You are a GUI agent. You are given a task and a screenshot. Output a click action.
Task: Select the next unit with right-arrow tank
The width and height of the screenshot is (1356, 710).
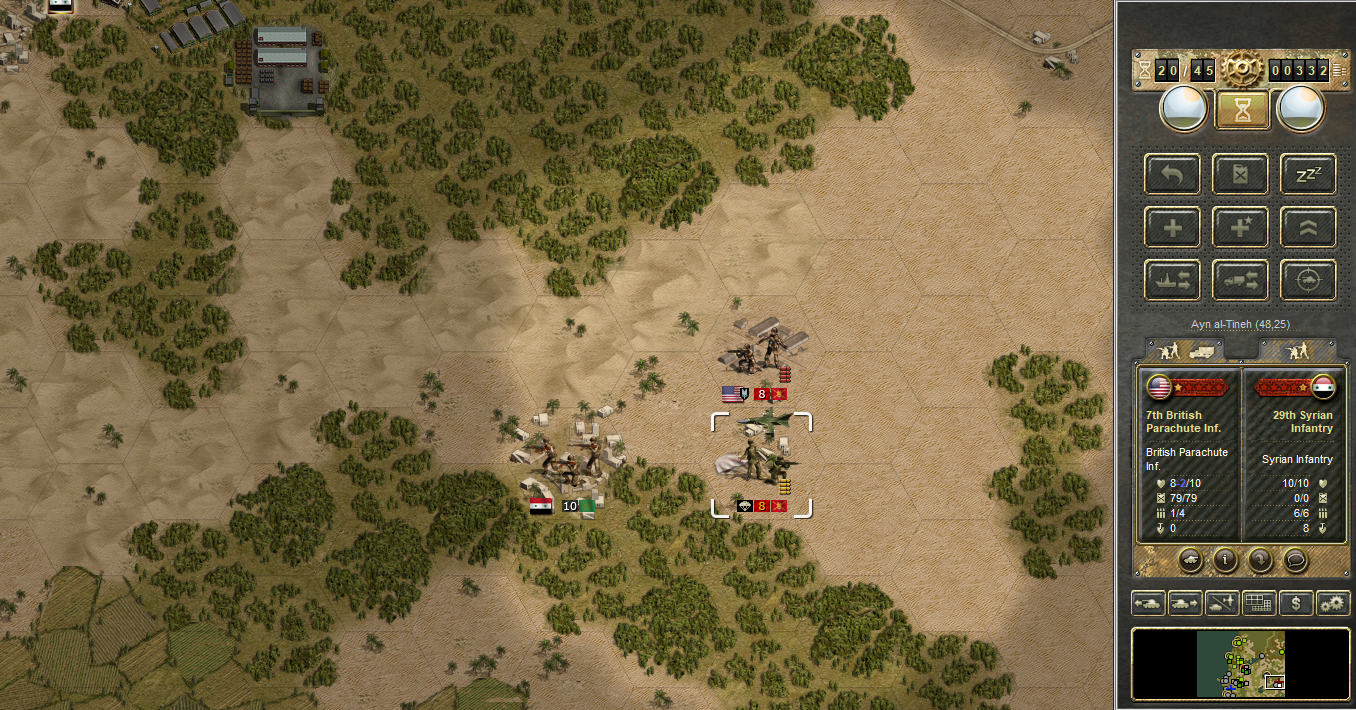click(1185, 603)
